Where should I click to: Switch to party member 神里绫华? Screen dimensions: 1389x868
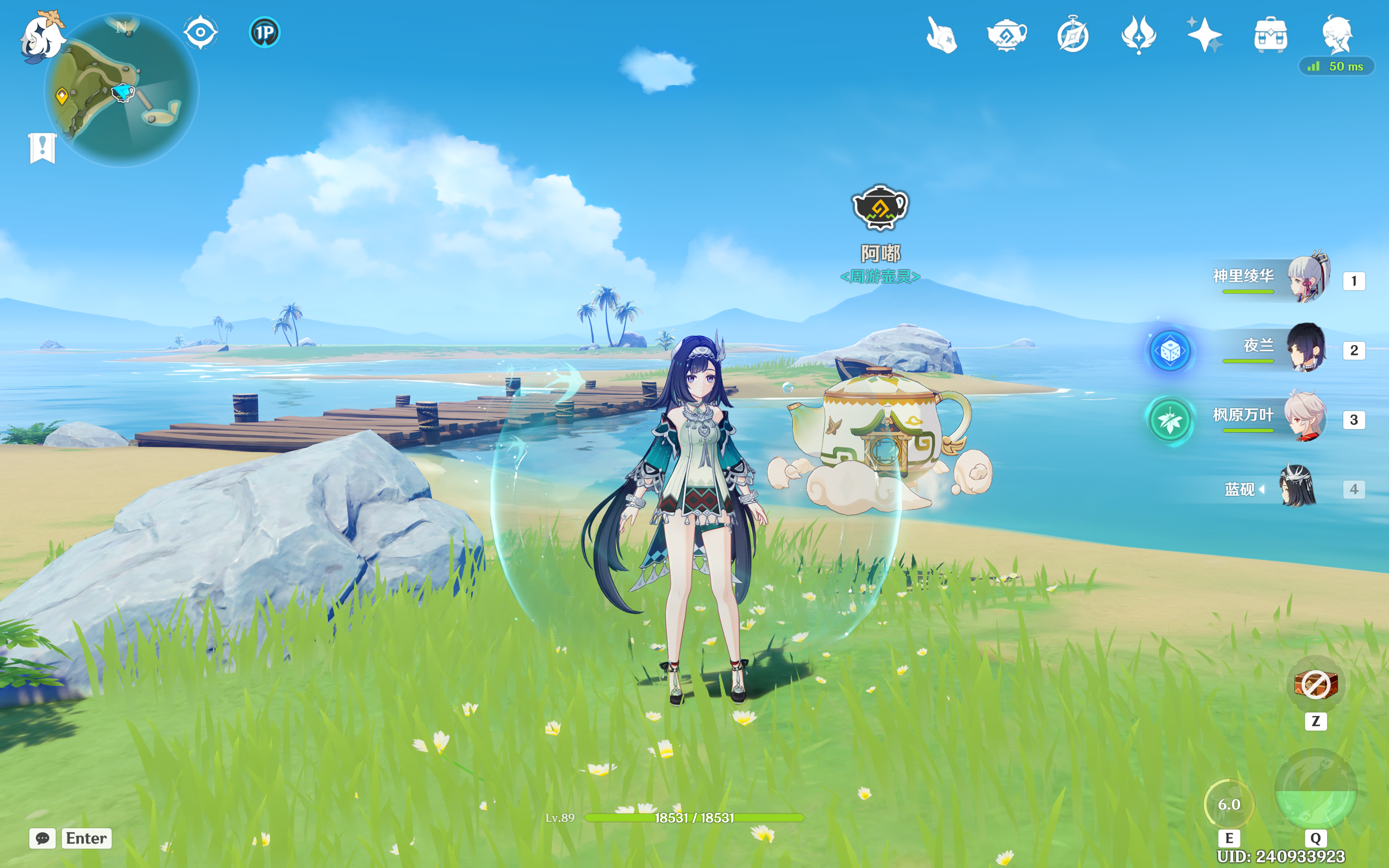click(1308, 278)
